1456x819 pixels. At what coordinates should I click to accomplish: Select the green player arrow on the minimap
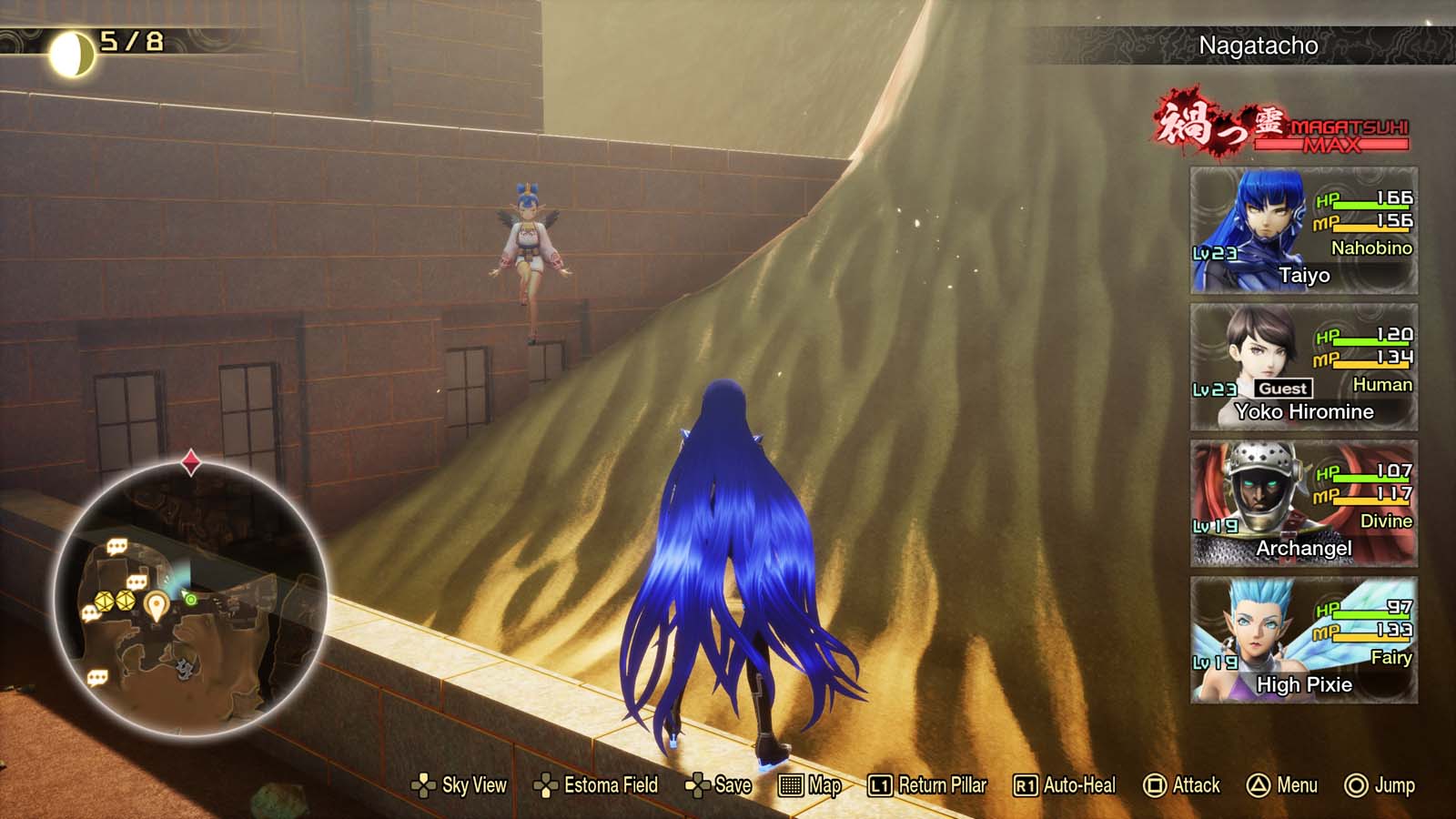pos(190,599)
